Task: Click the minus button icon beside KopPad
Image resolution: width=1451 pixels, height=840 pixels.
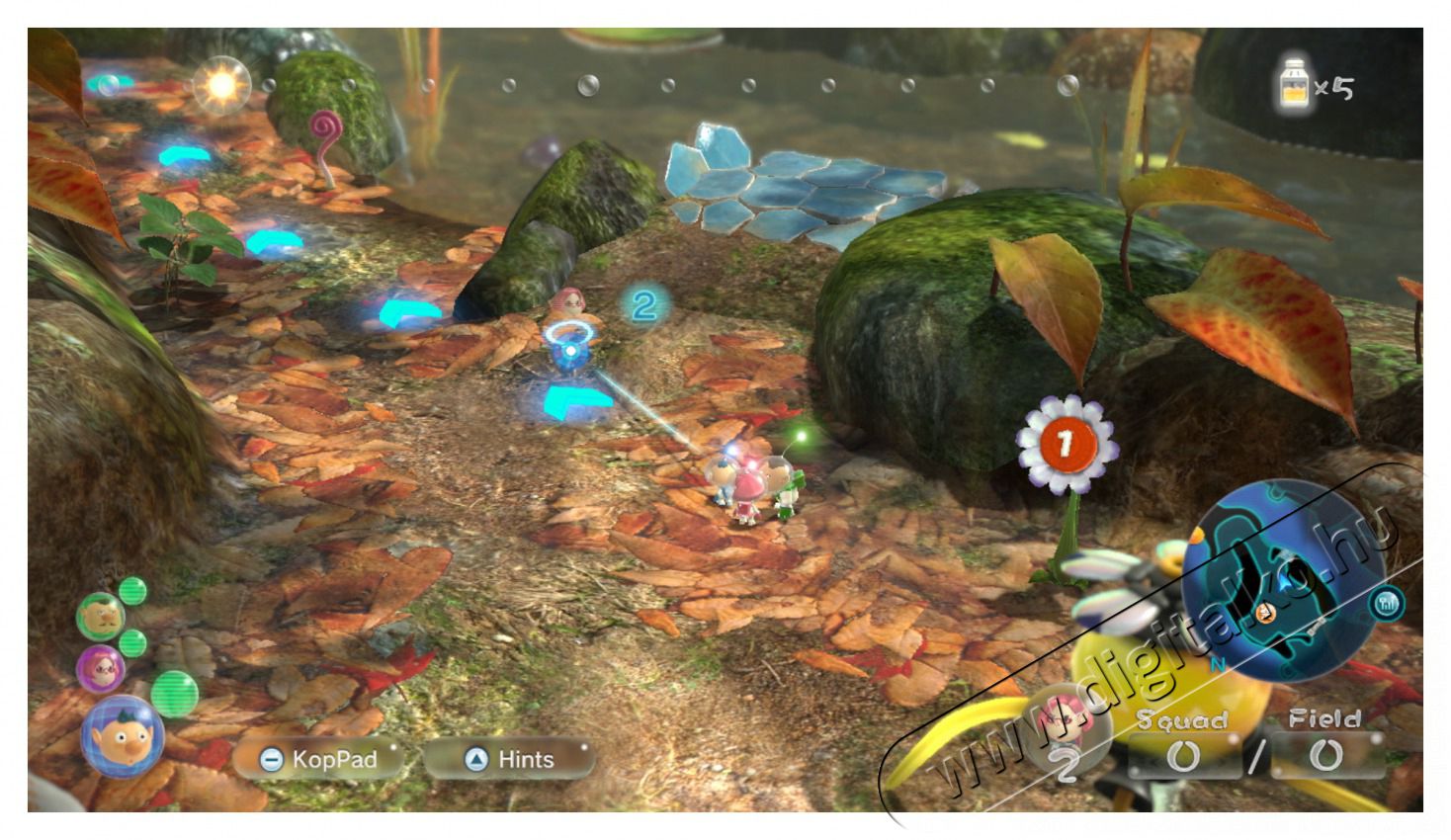Action: point(271,760)
